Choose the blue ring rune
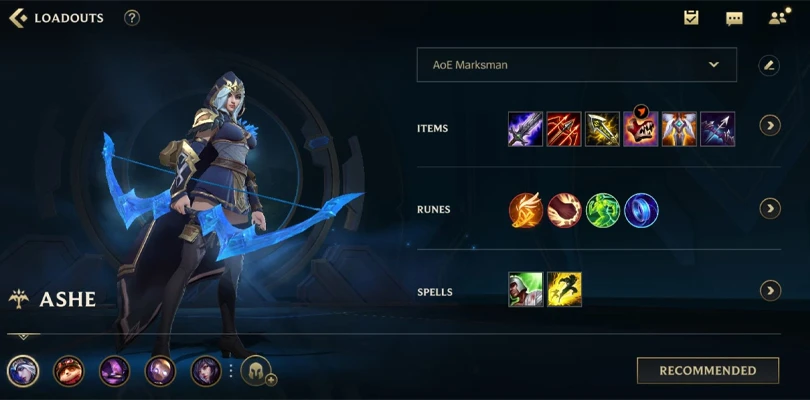Image resolution: width=810 pixels, height=400 pixels. coord(641,210)
